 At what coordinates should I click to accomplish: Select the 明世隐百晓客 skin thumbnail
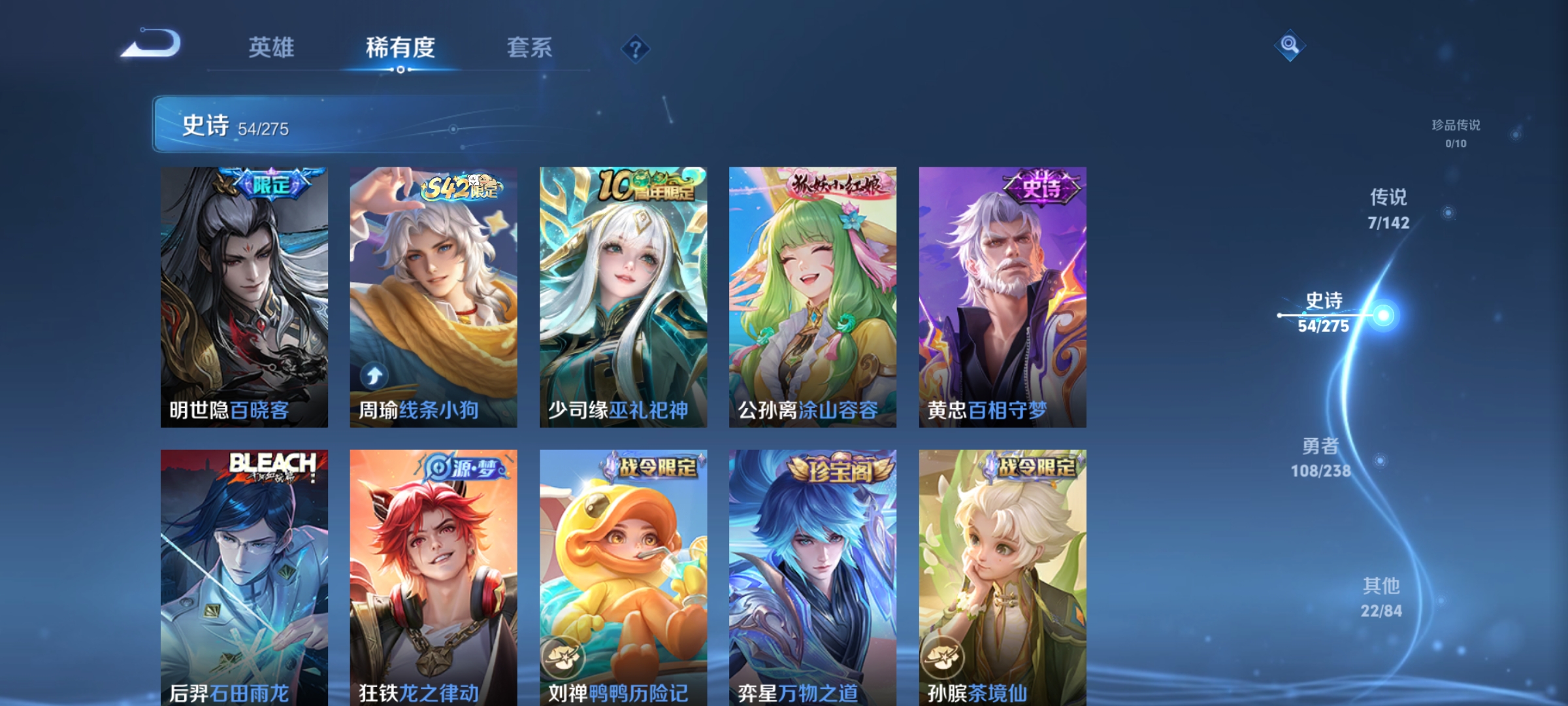[x=244, y=294]
